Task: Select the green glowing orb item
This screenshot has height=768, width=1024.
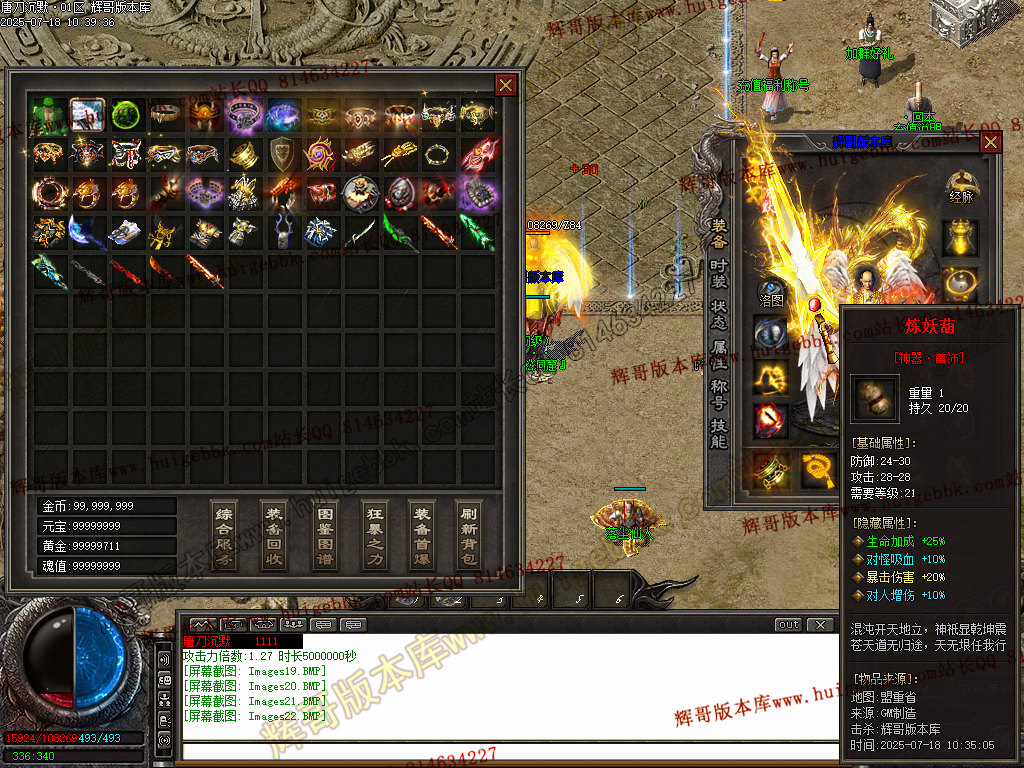Action: [x=126, y=115]
